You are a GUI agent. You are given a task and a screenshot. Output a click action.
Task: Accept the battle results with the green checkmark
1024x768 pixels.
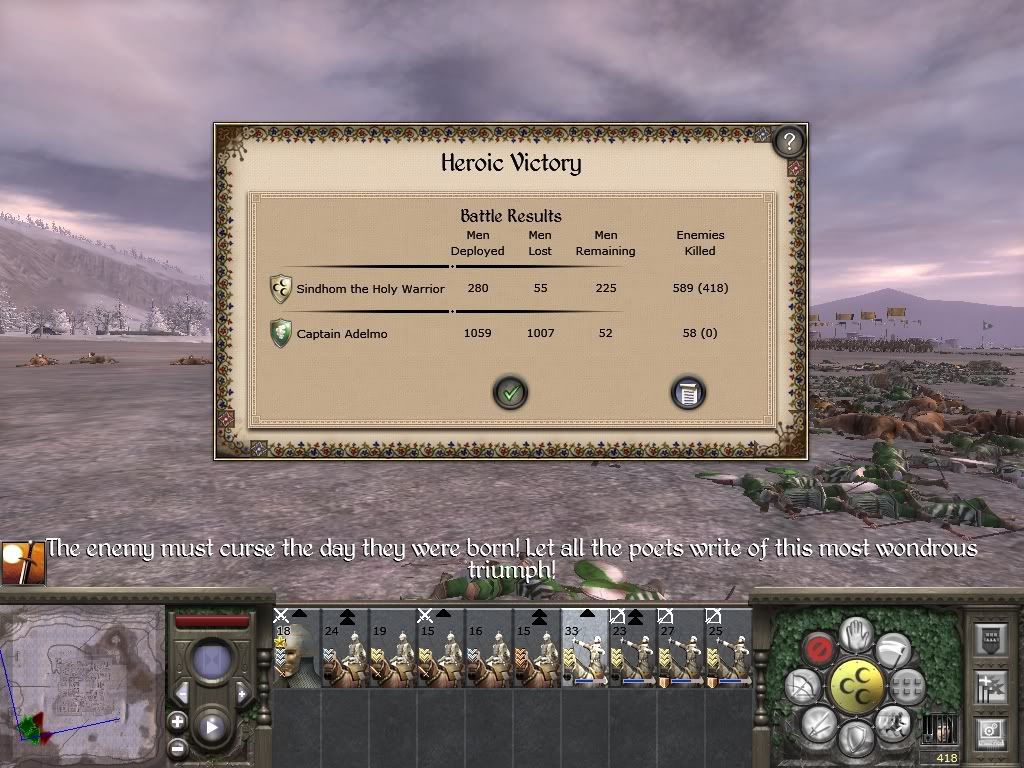tap(510, 393)
